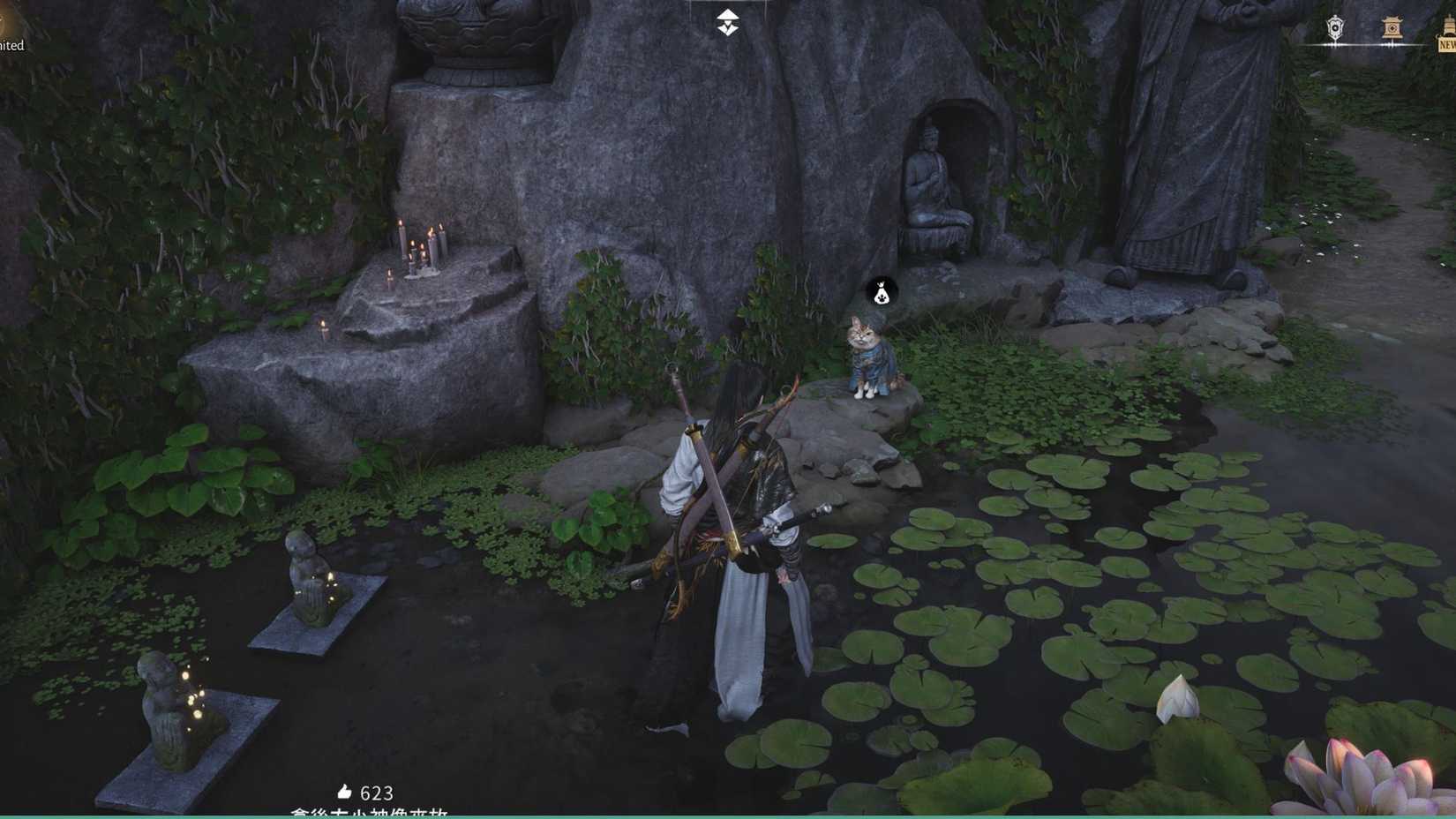Open the glowing Limited event icon top left
Image resolution: width=1456 pixels, height=819 pixels.
coord(11,26)
